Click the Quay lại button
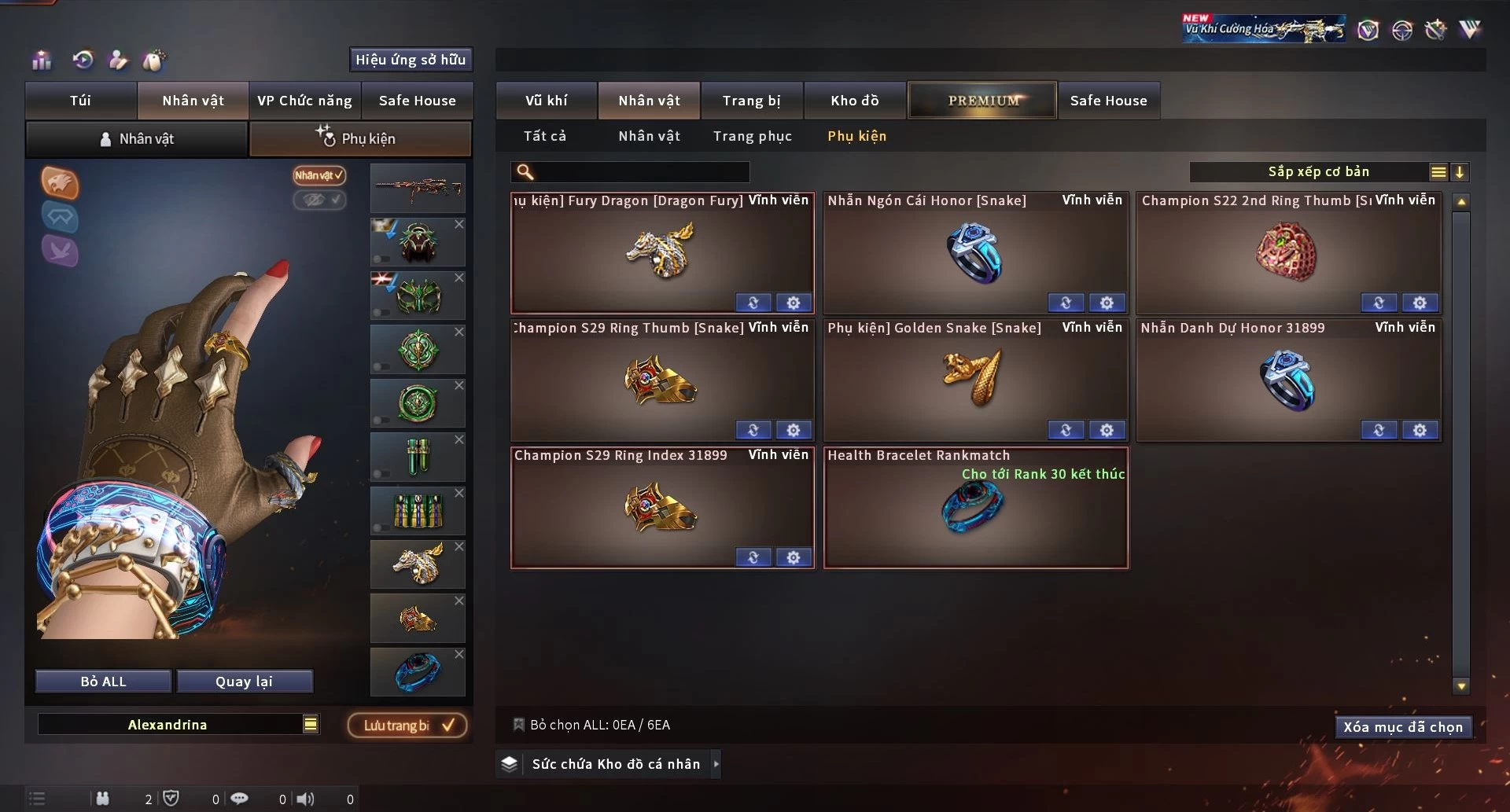1510x812 pixels. click(x=244, y=682)
